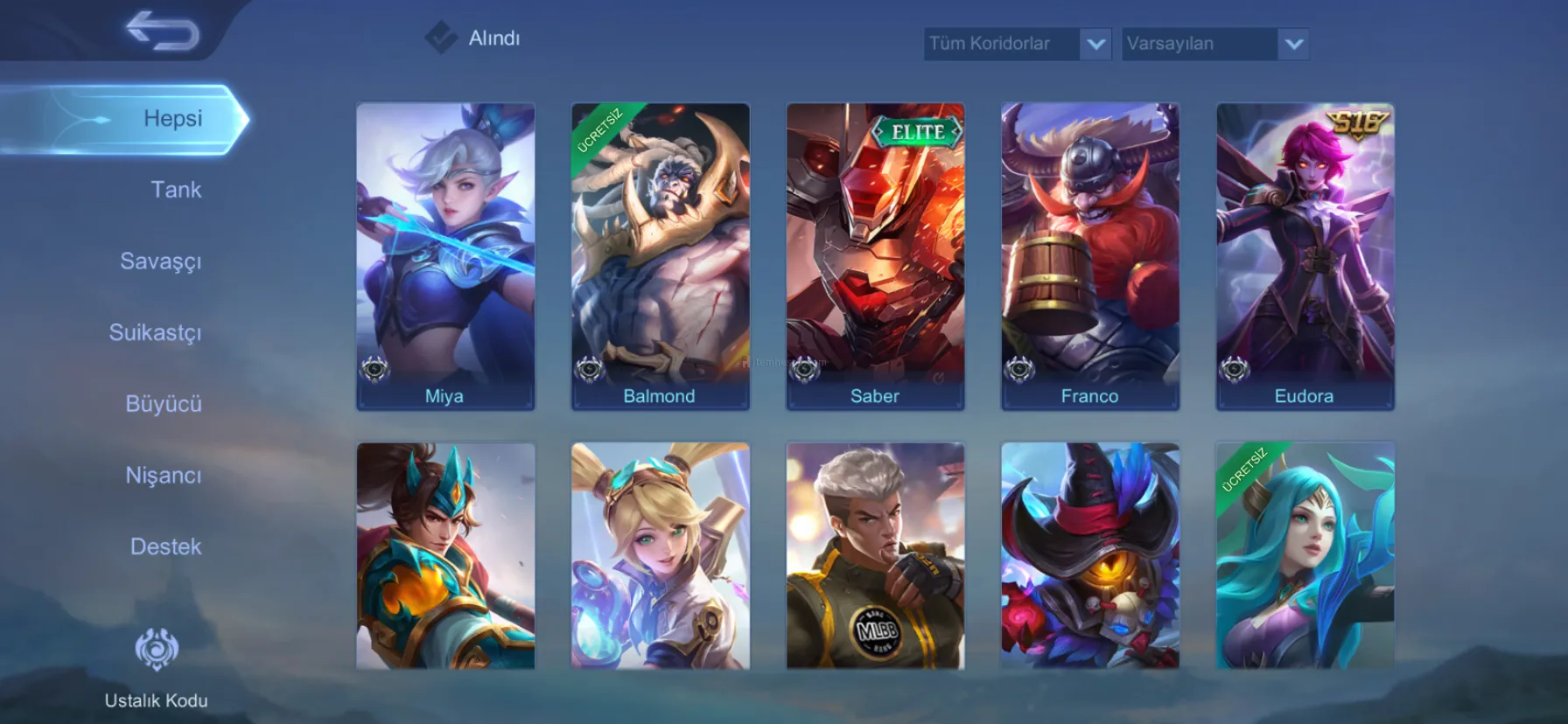Toggle the Alındı owned filter checkbox

(x=441, y=38)
